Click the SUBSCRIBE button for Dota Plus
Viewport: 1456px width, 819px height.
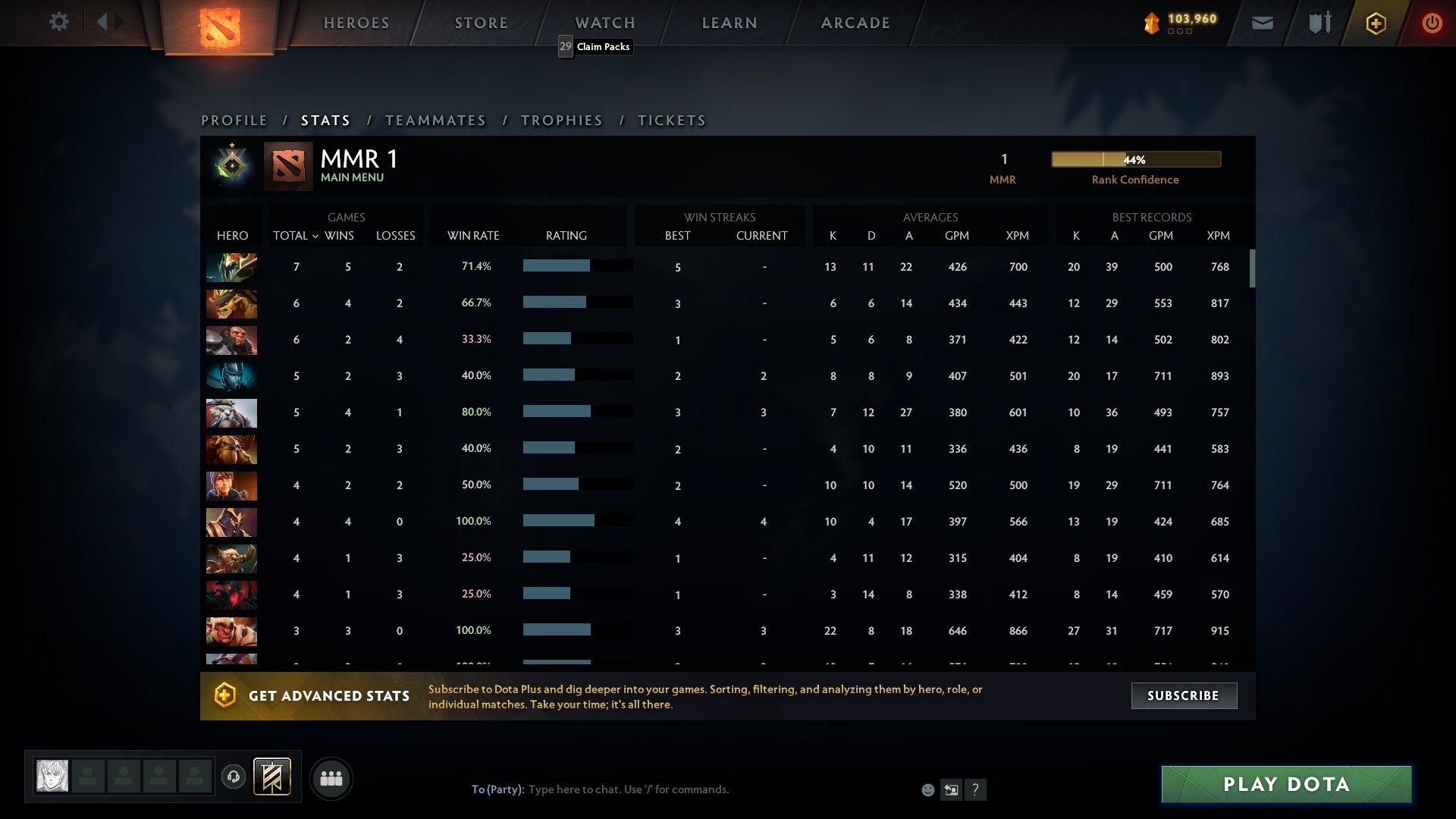coord(1183,695)
